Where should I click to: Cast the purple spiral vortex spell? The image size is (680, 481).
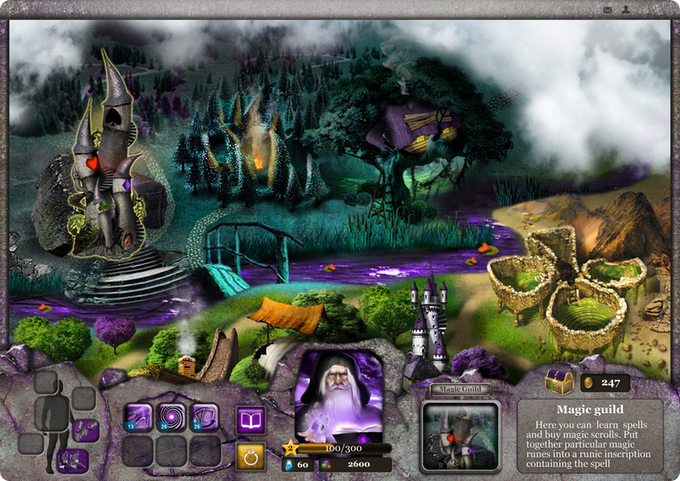[x=171, y=419]
